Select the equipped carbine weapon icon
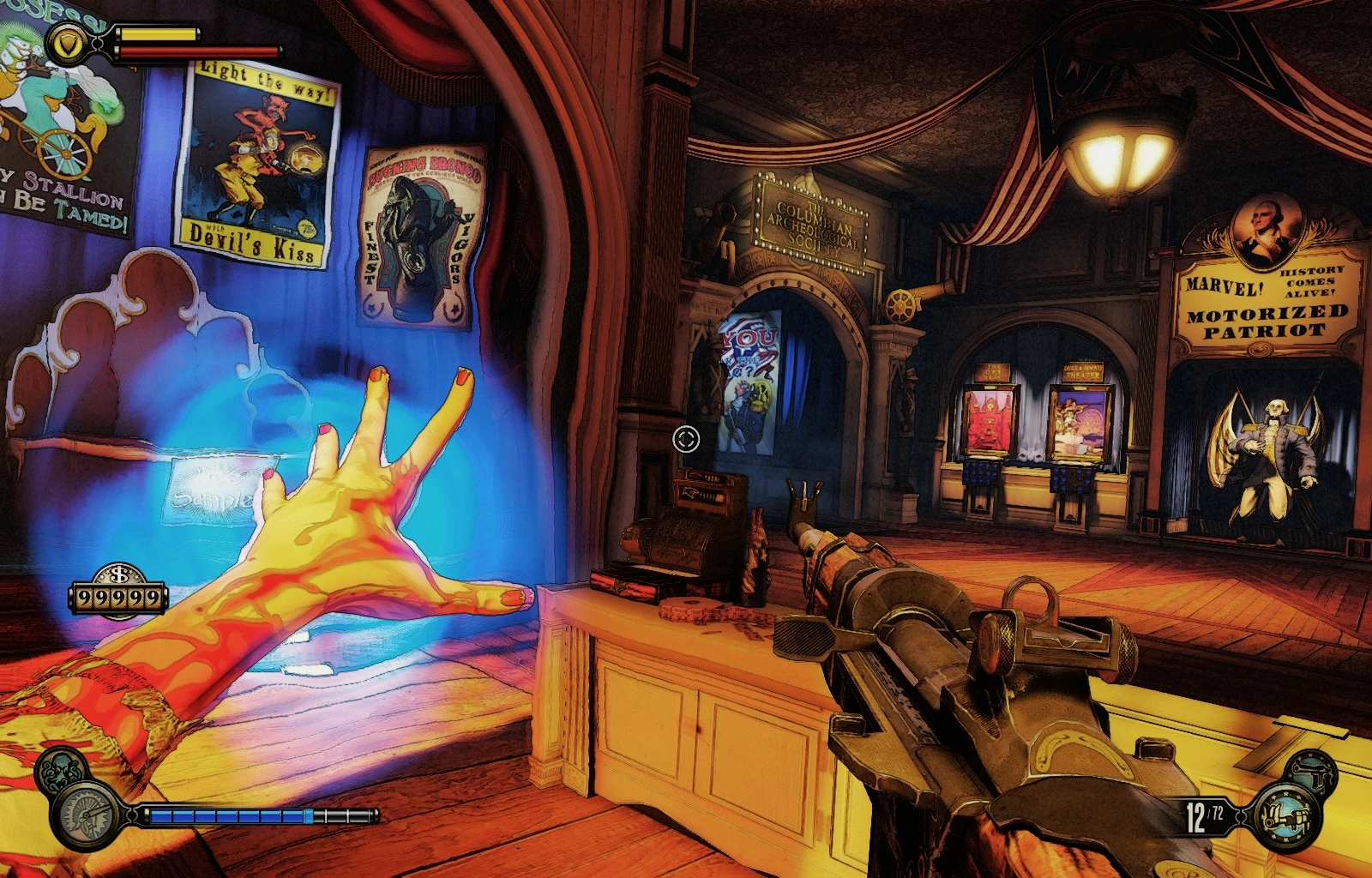Image resolution: width=1372 pixels, height=878 pixels. pos(1286,817)
